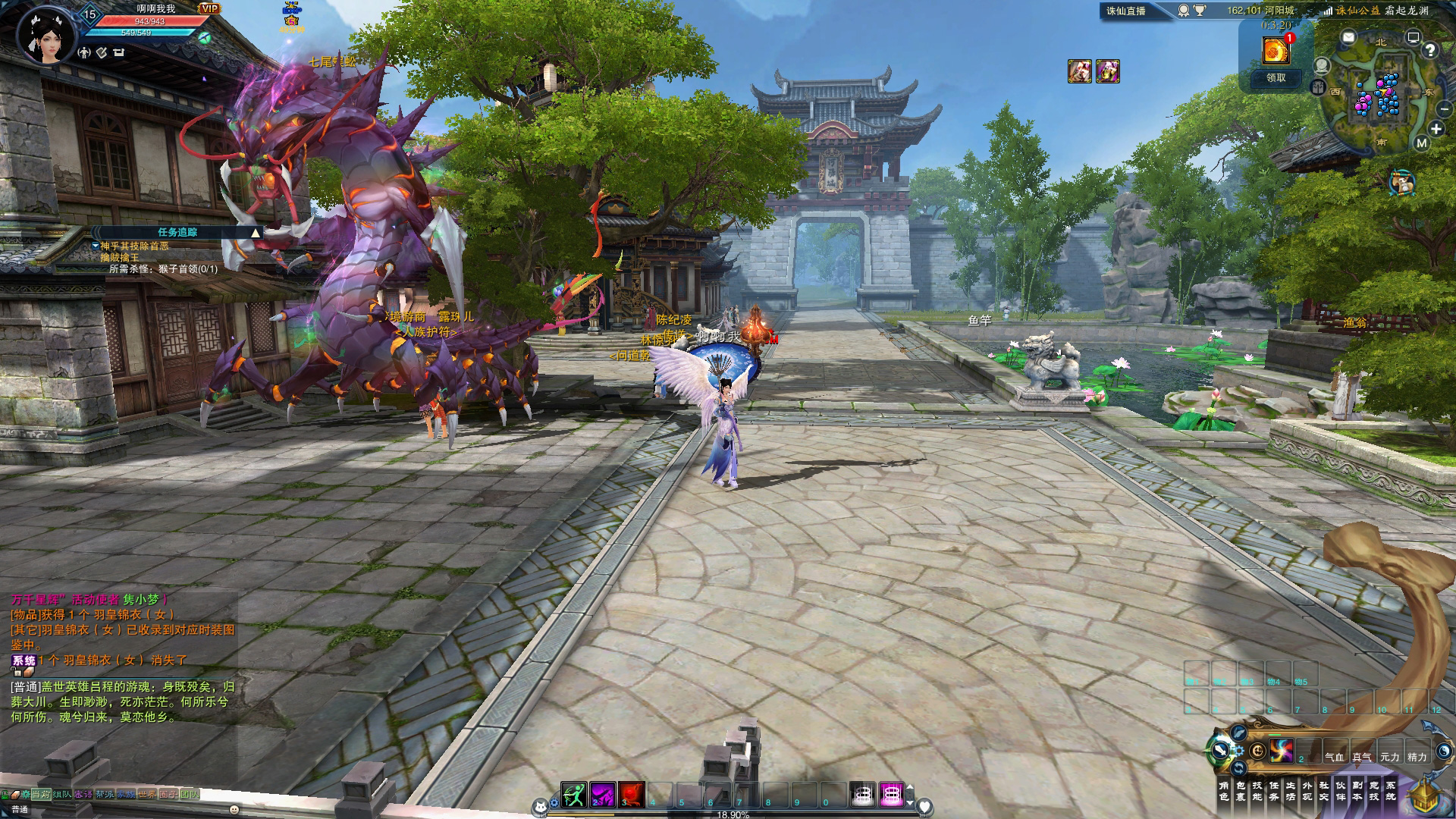The image size is (1456, 819).
Task: Open the 系统 system menu
Action: click(x=1390, y=791)
